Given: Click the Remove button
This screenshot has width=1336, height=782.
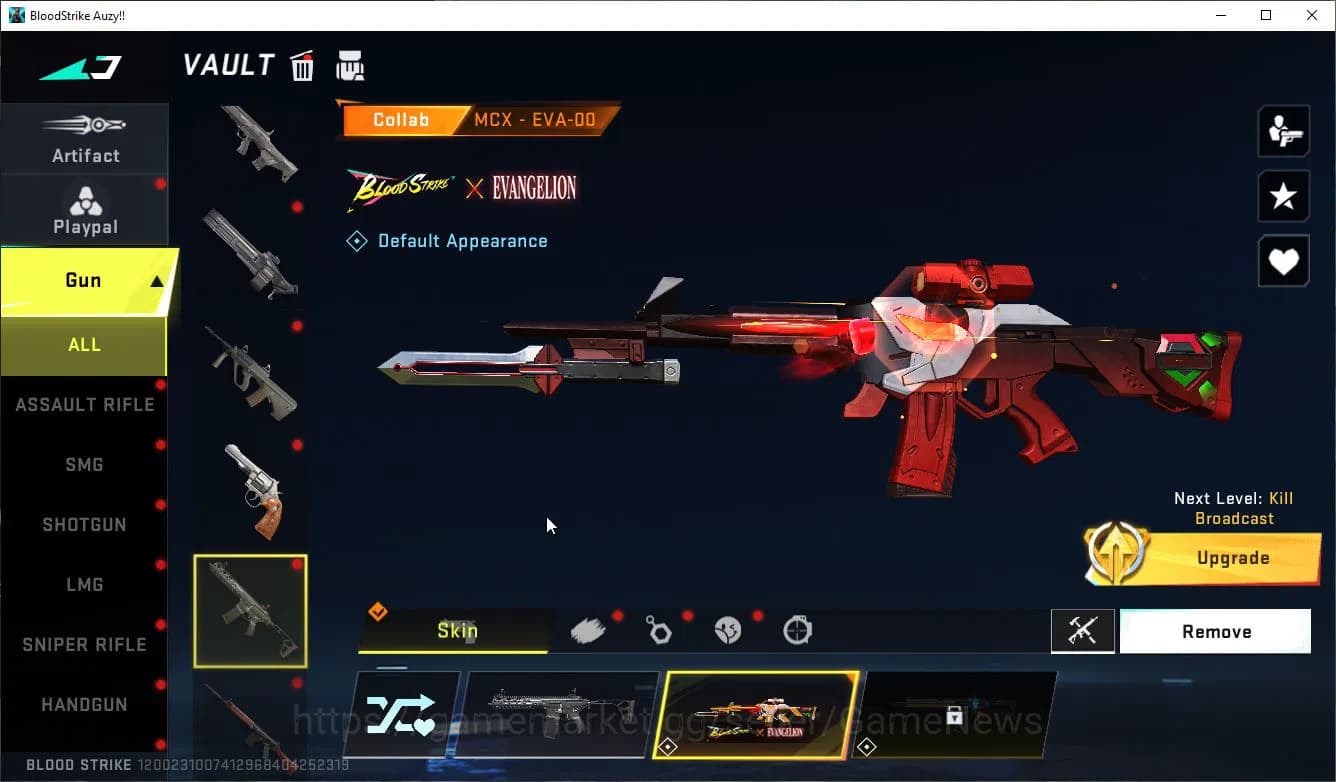Looking at the screenshot, I should tap(1215, 631).
